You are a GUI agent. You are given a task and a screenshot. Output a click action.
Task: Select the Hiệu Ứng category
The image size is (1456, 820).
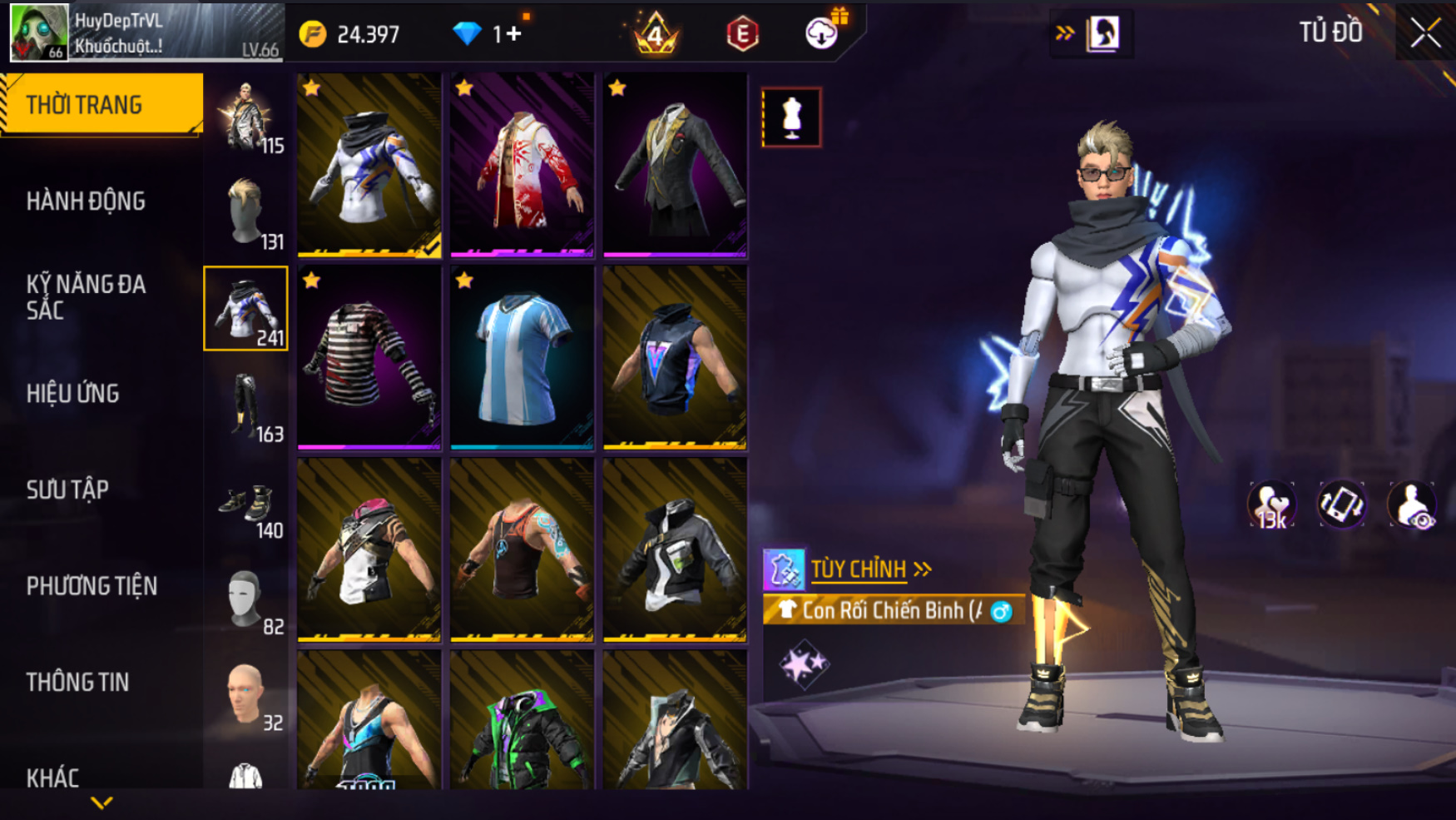click(x=73, y=394)
